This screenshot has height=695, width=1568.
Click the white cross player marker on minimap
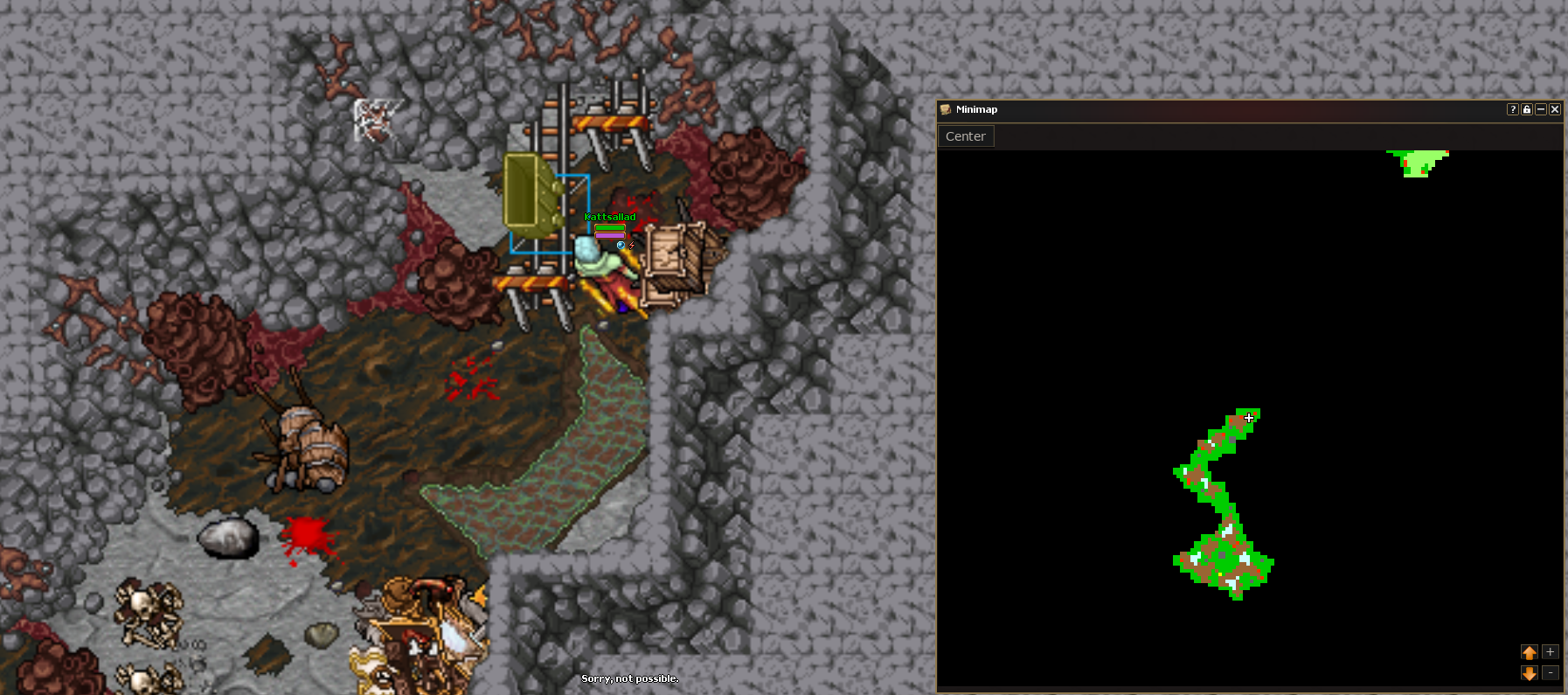coord(1250,418)
